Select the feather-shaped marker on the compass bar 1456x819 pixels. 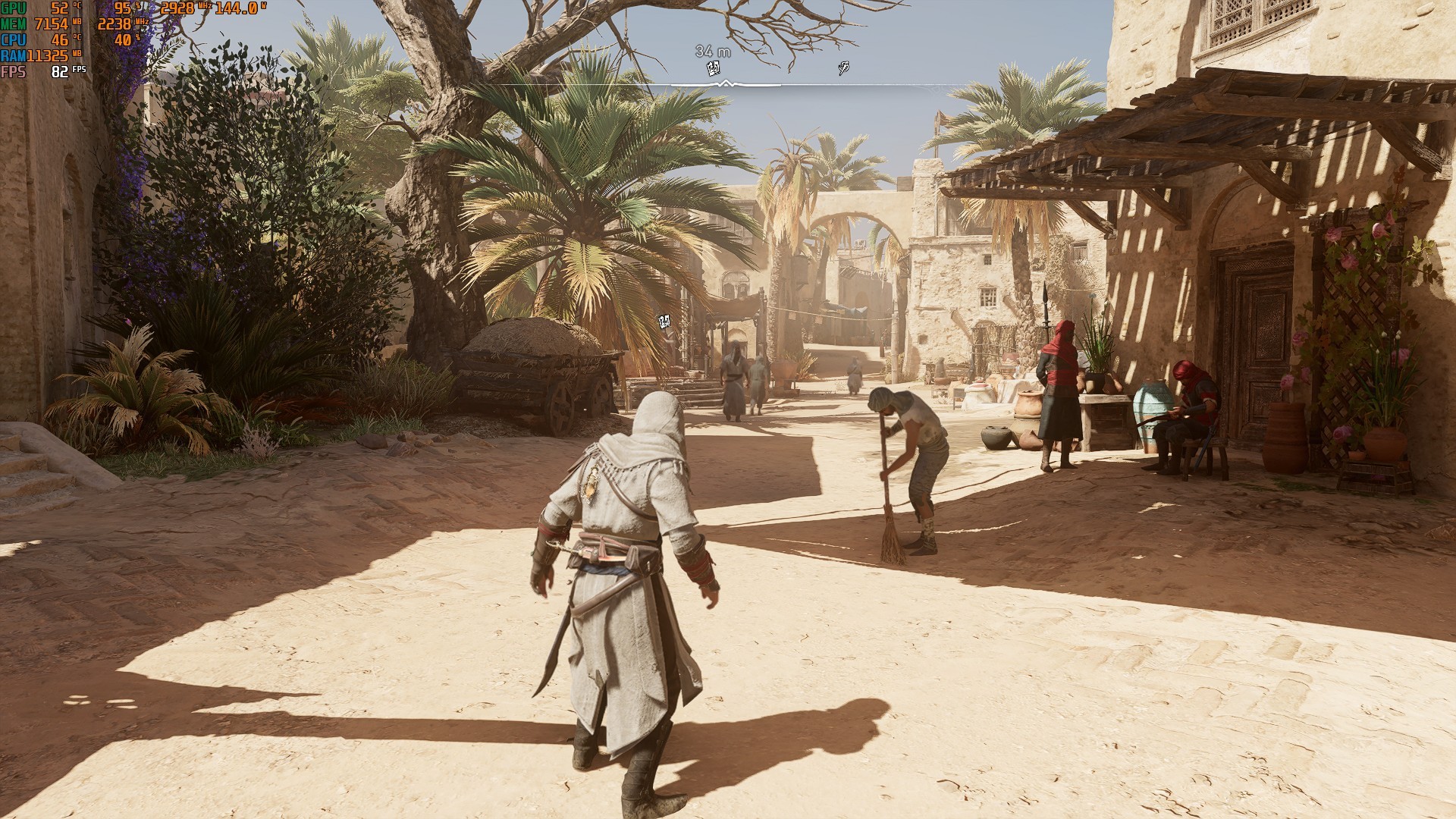point(843,68)
